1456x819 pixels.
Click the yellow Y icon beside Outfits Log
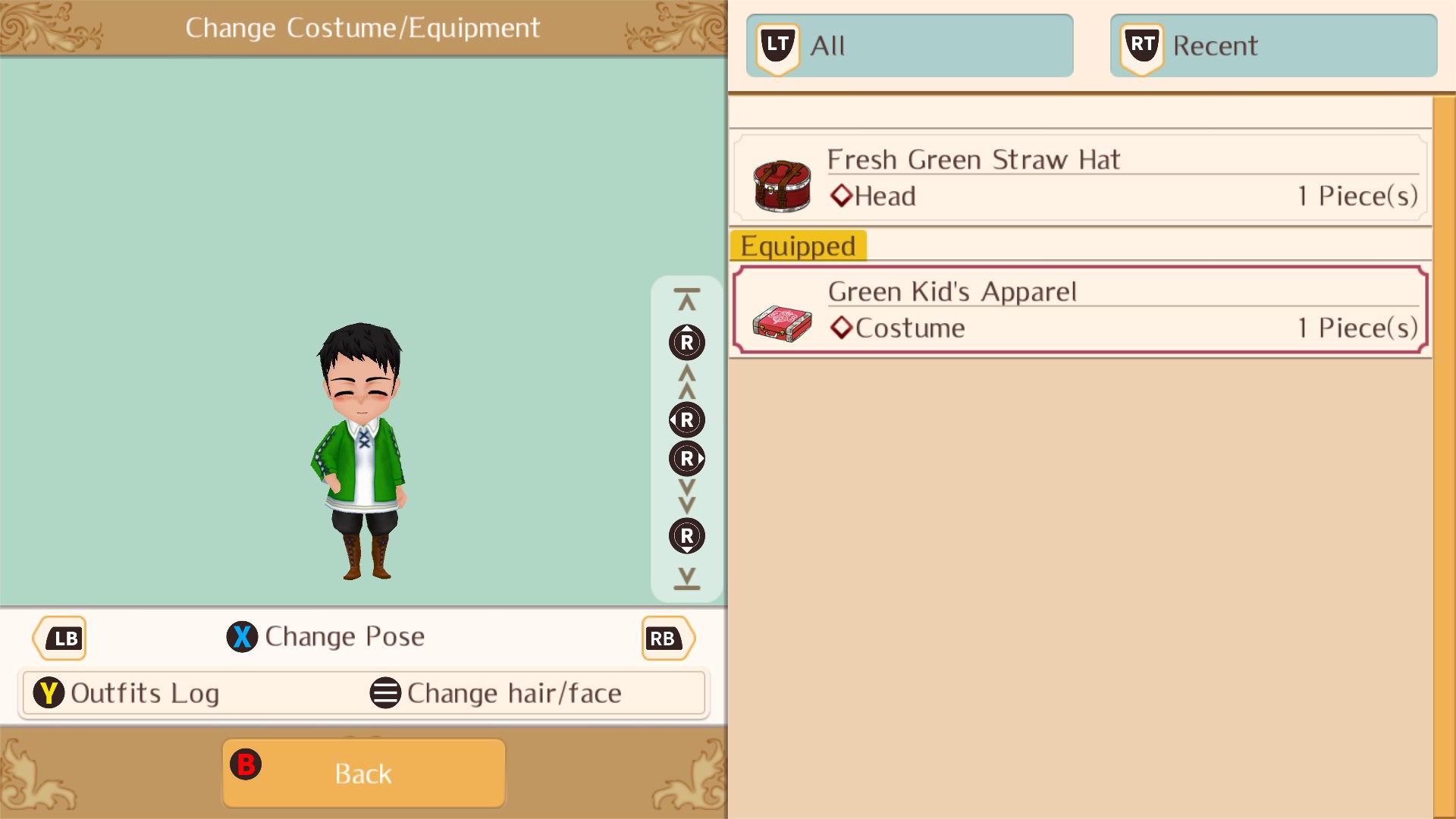(48, 692)
